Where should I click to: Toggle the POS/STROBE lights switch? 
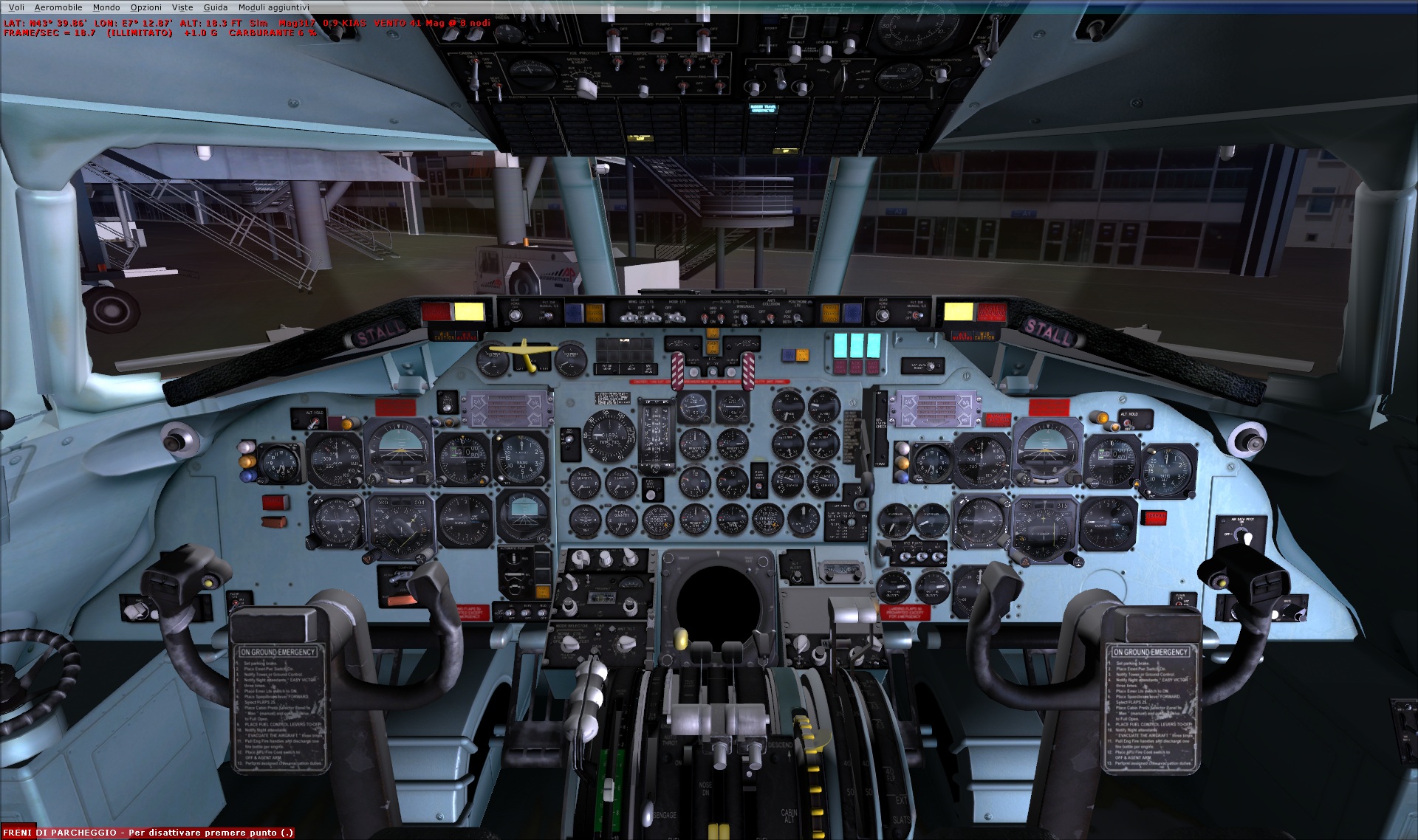coord(798,317)
